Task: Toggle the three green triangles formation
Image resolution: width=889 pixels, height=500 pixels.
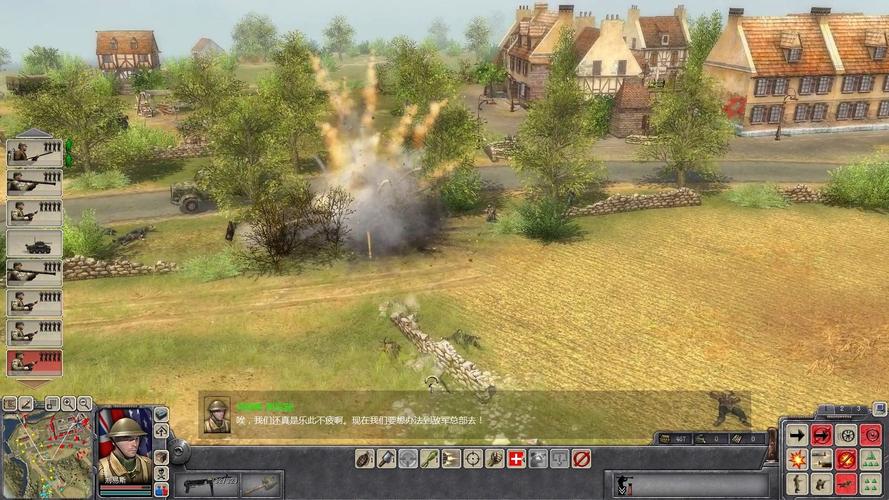Action: pyautogui.click(x=870, y=459)
